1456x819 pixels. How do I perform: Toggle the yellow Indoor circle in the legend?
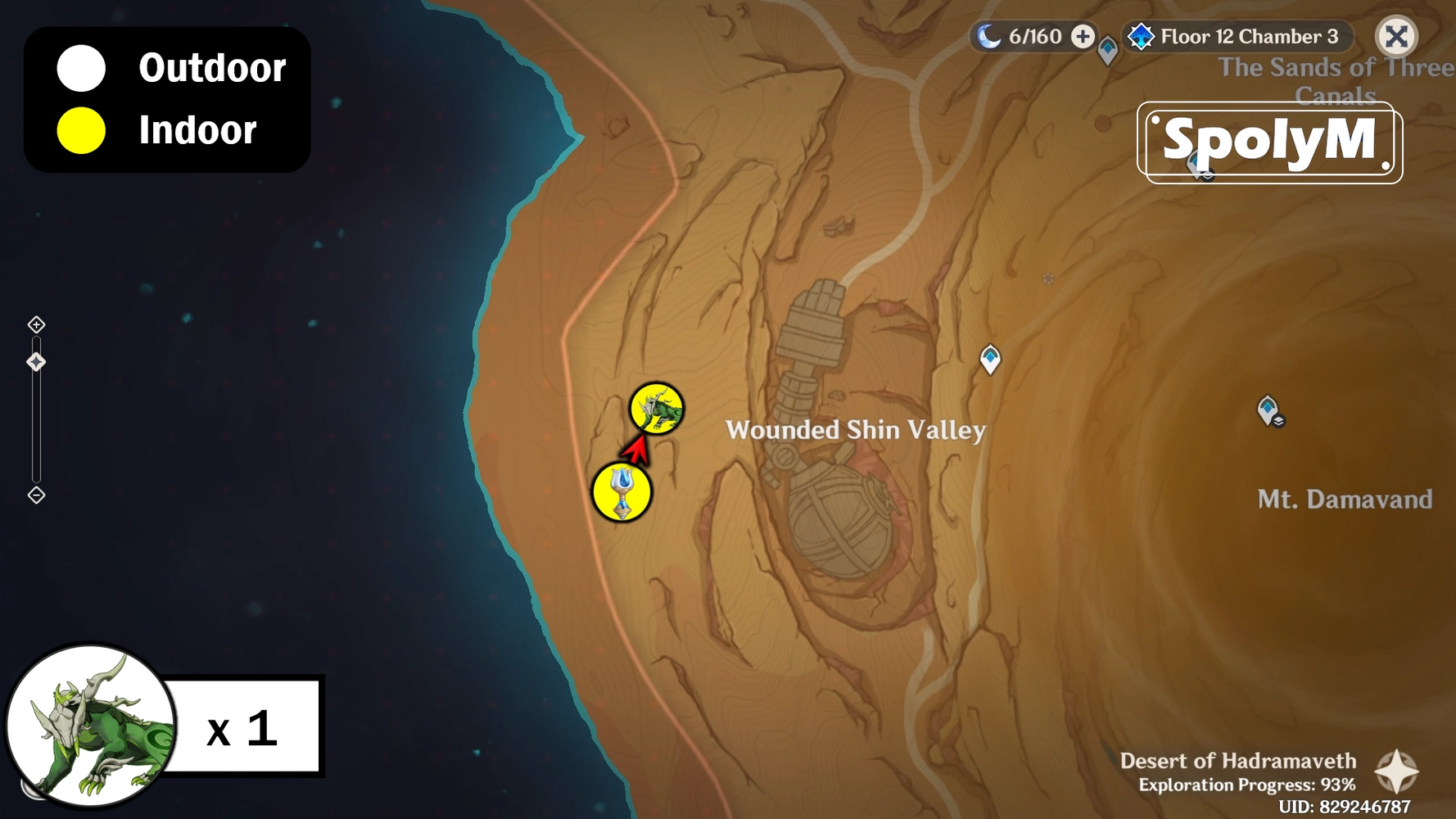pyautogui.click(x=79, y=129)
